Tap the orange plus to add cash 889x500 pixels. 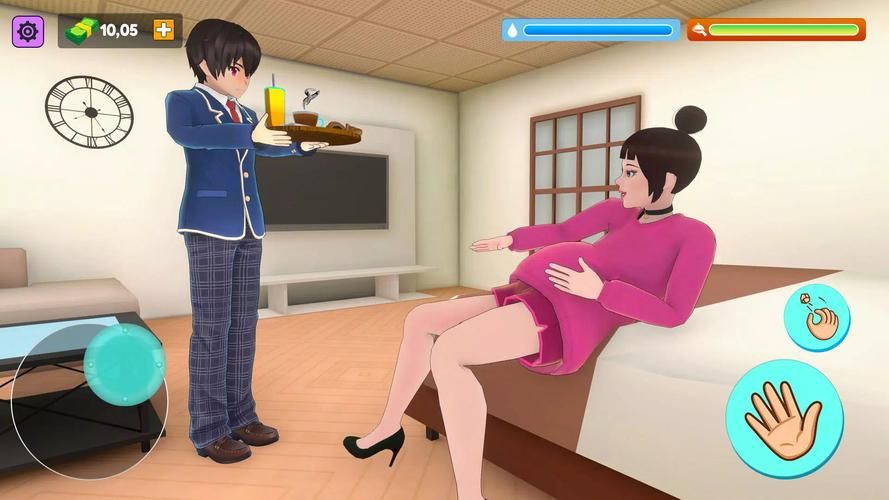point(163,30)
